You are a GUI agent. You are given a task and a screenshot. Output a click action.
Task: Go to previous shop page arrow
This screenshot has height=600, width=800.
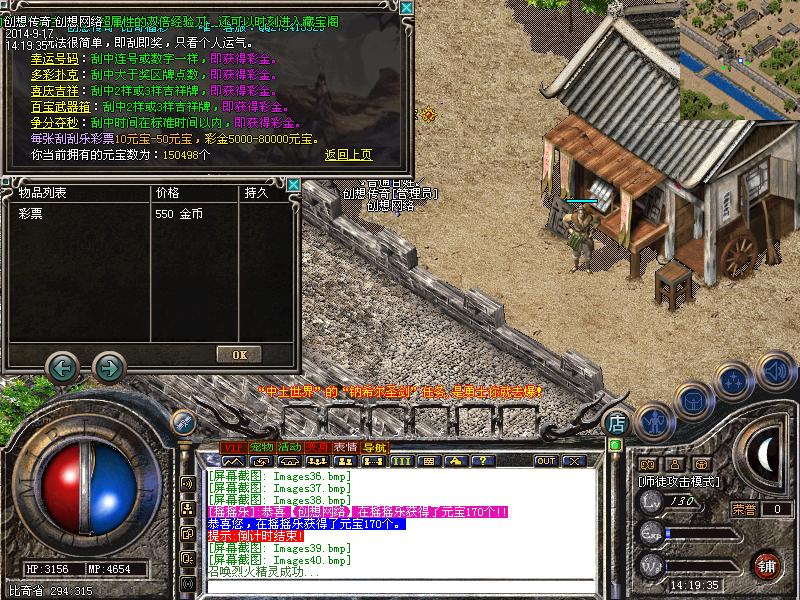coord(63,368)
